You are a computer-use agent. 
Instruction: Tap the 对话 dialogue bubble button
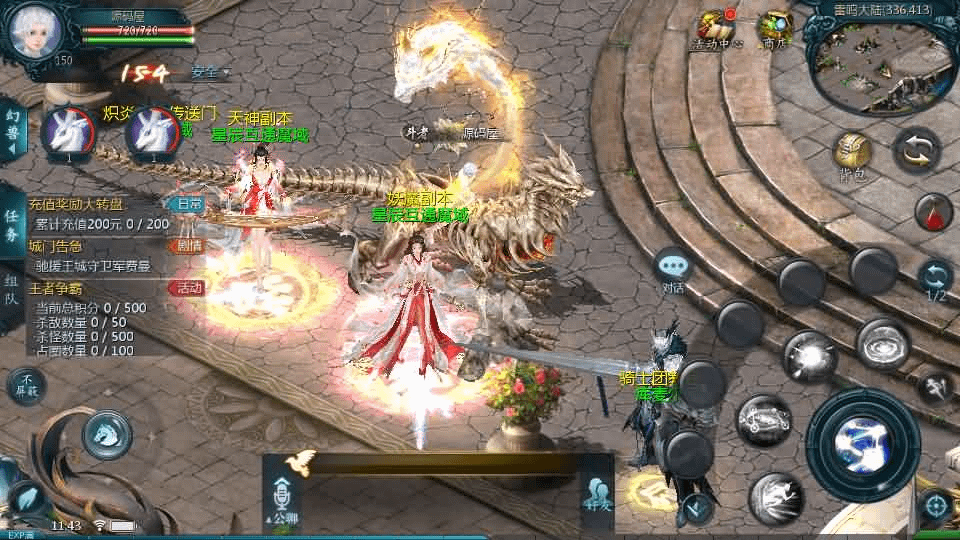pos(673,270)
